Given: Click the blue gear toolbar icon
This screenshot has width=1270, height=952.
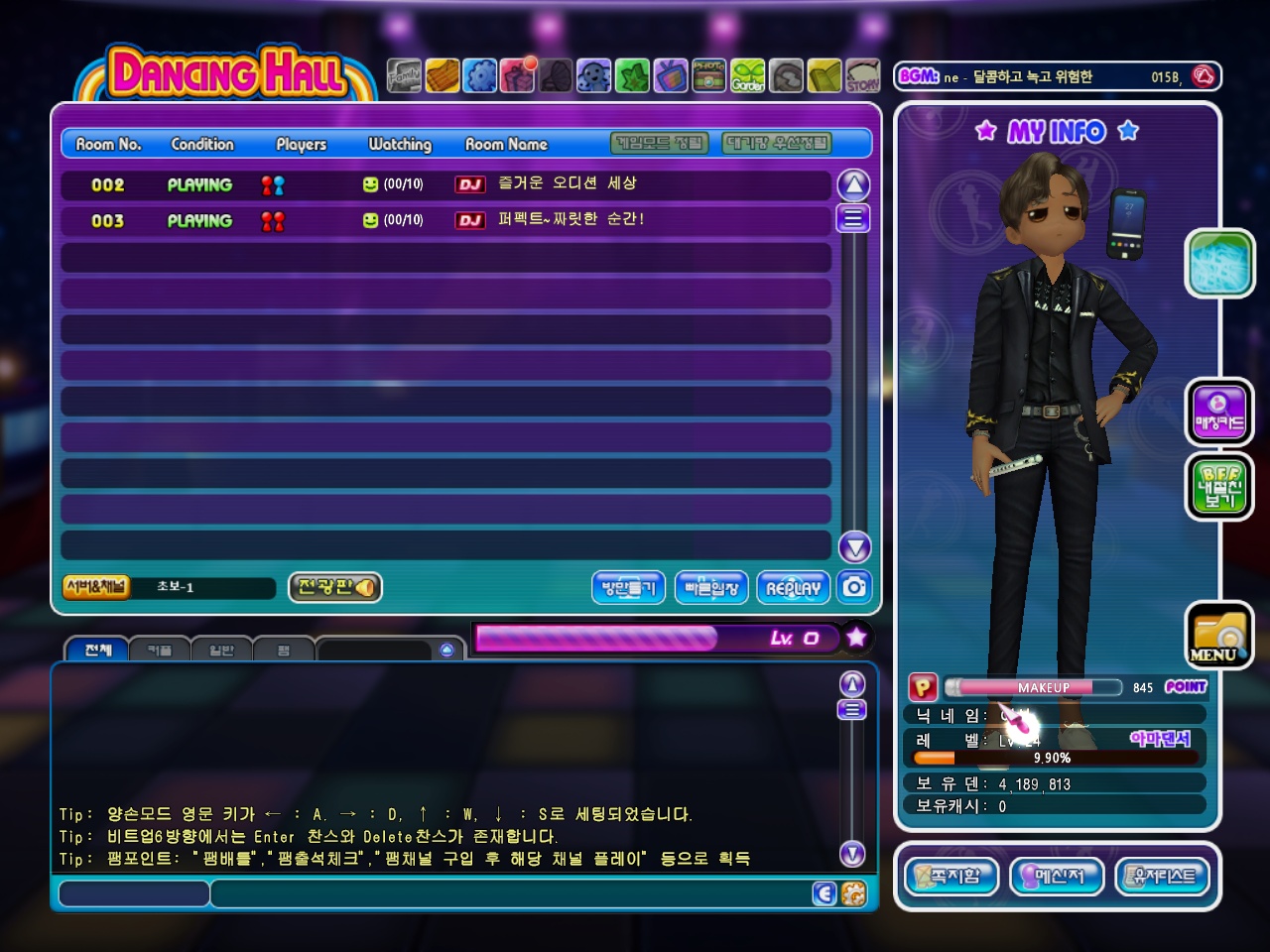Looking at the screenshot, I should coord(480,75).
